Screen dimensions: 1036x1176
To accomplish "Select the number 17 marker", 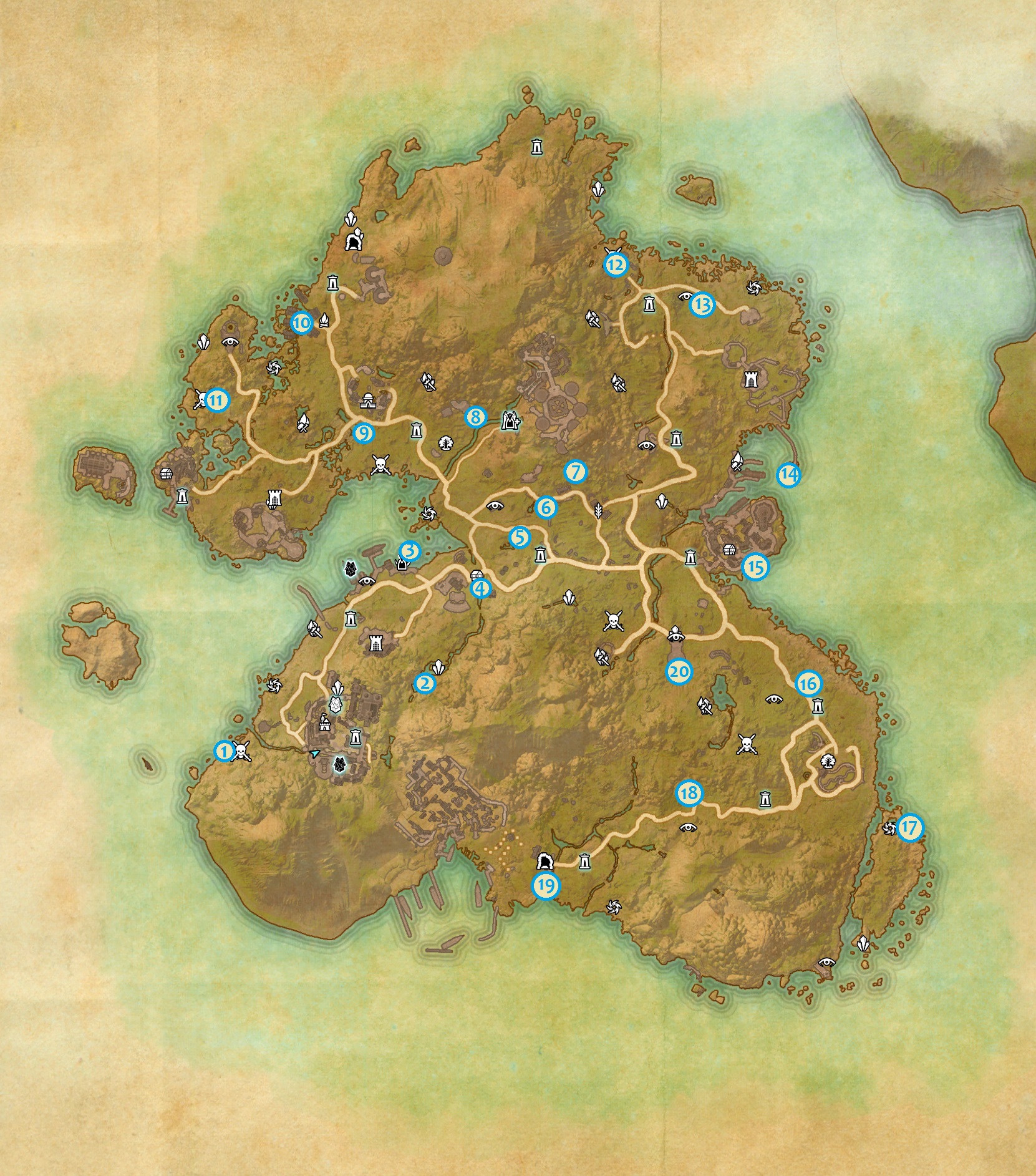I will [x=910, y=828].
